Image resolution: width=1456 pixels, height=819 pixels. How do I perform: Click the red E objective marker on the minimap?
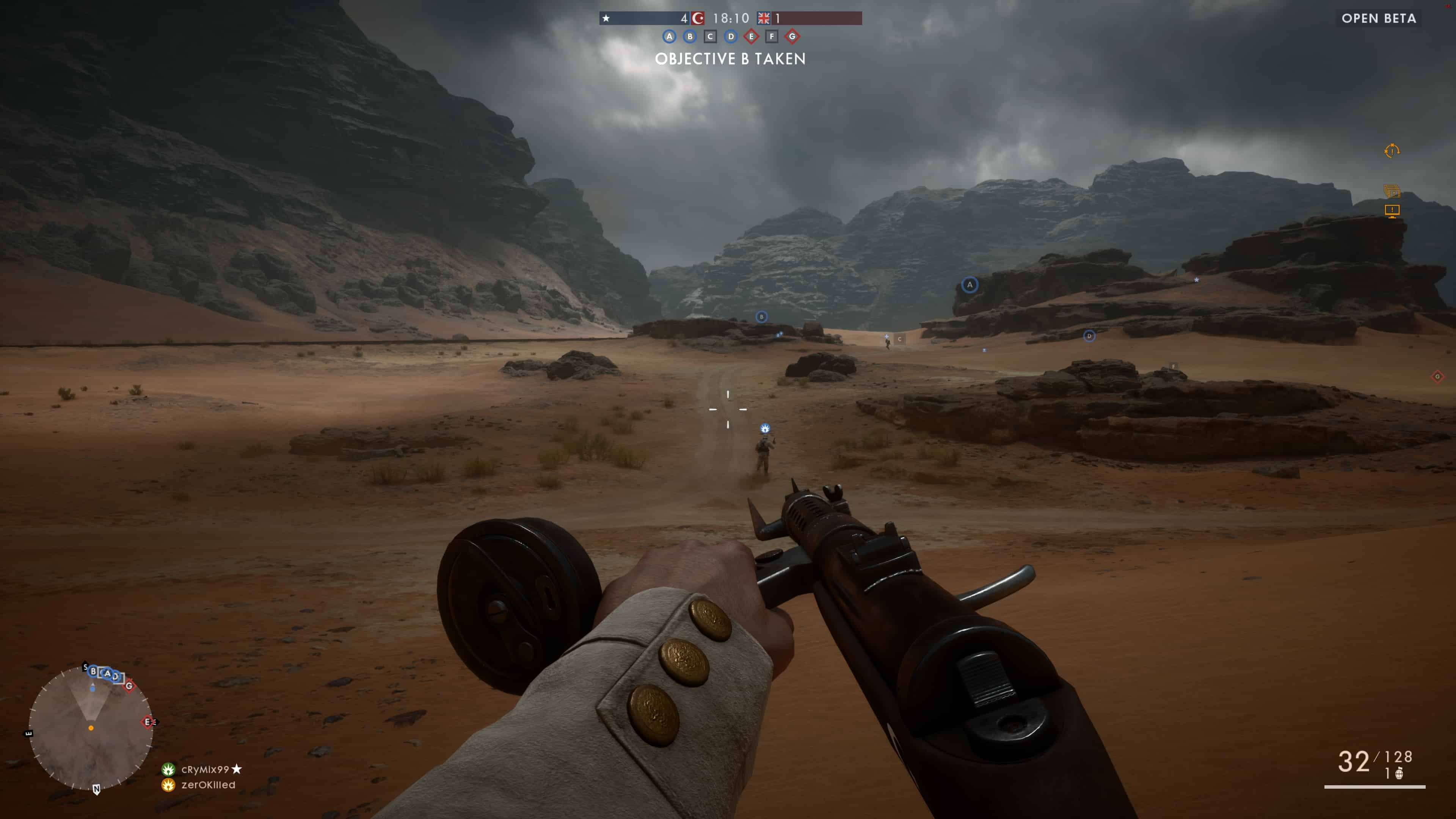[147, 722]
